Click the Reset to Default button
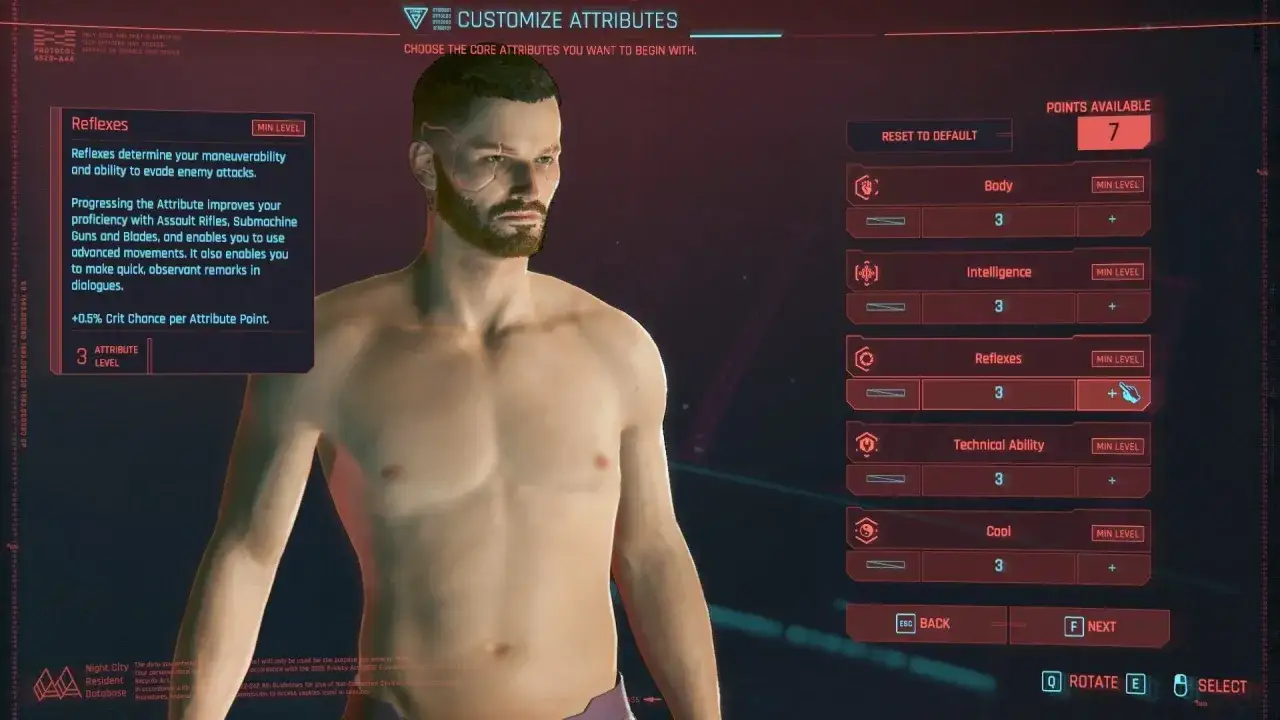 (928, 135)
